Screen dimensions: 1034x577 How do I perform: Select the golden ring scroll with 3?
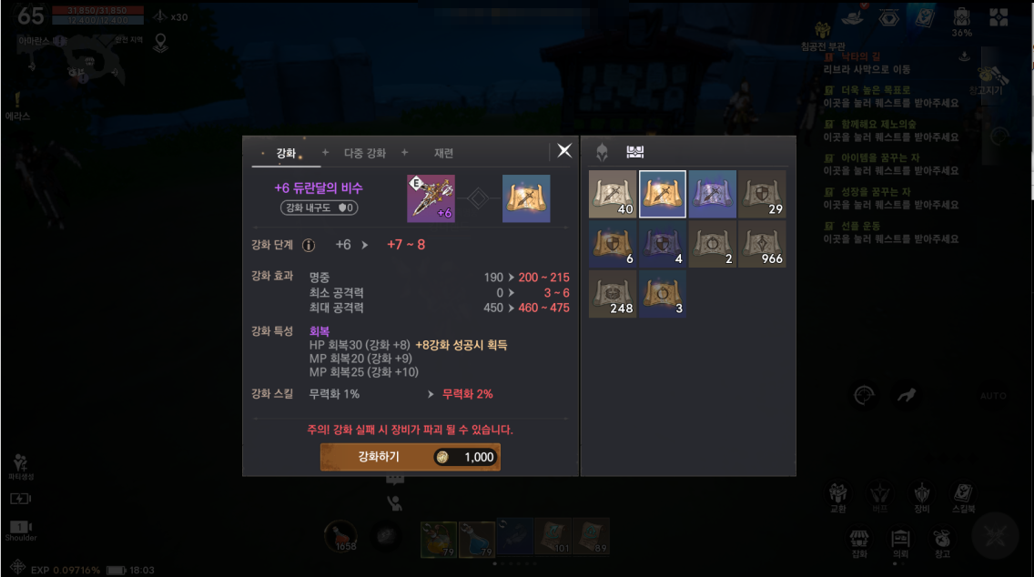click(662, 294)
